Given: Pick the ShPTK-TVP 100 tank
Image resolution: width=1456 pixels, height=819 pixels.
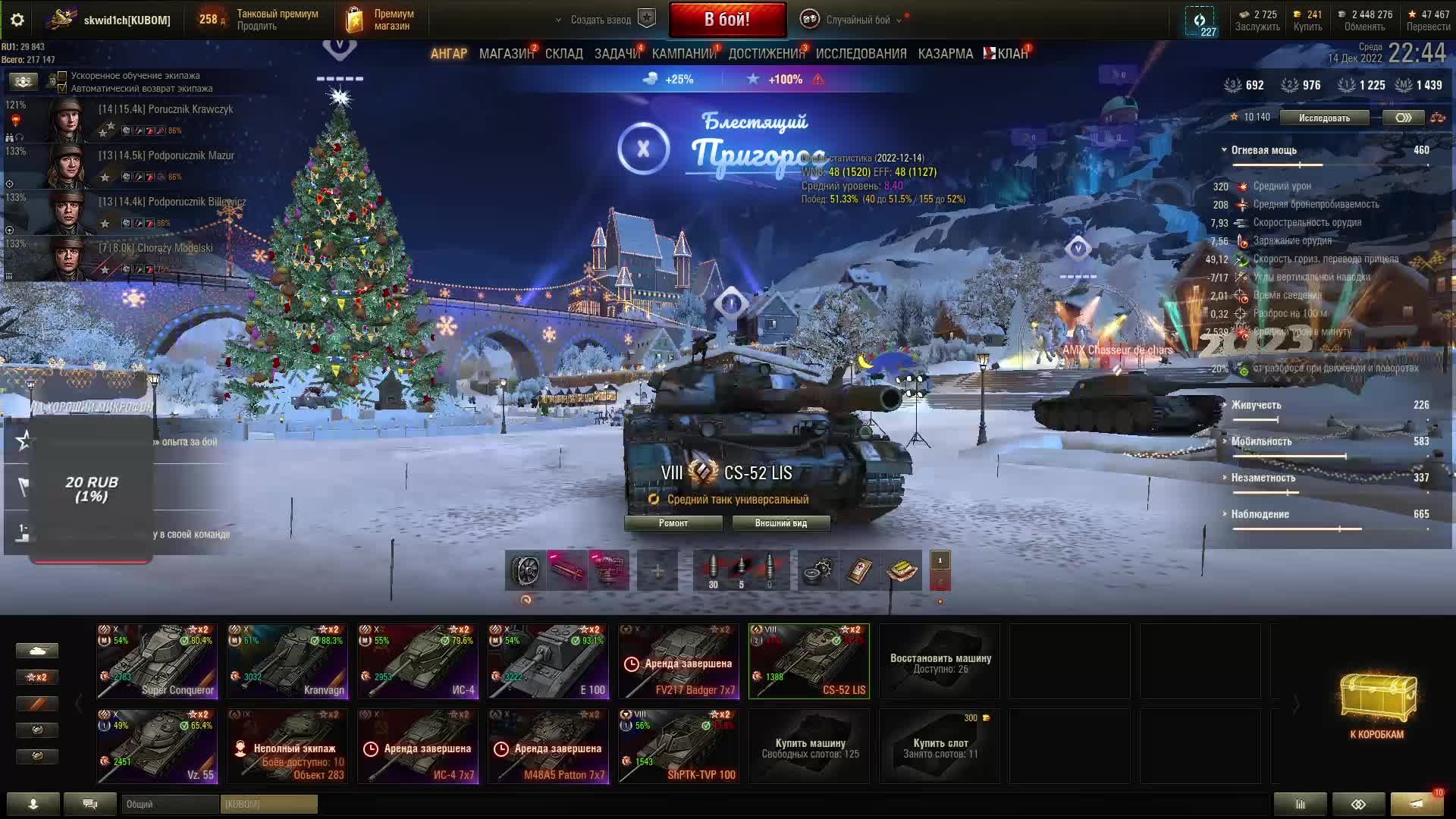Looking at the screenshot, I should (679, 746).
